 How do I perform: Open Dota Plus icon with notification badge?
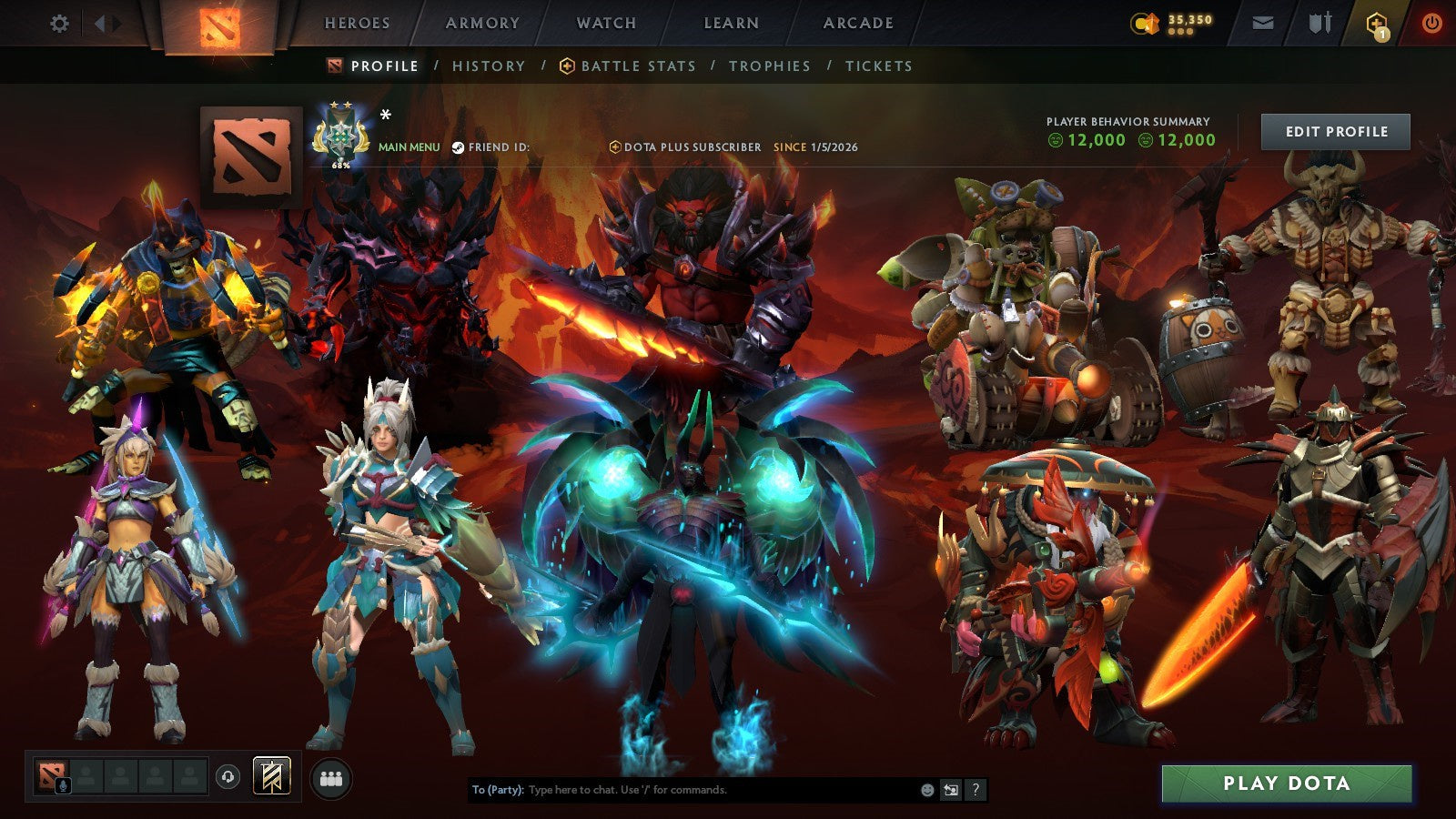[1377, 23]
